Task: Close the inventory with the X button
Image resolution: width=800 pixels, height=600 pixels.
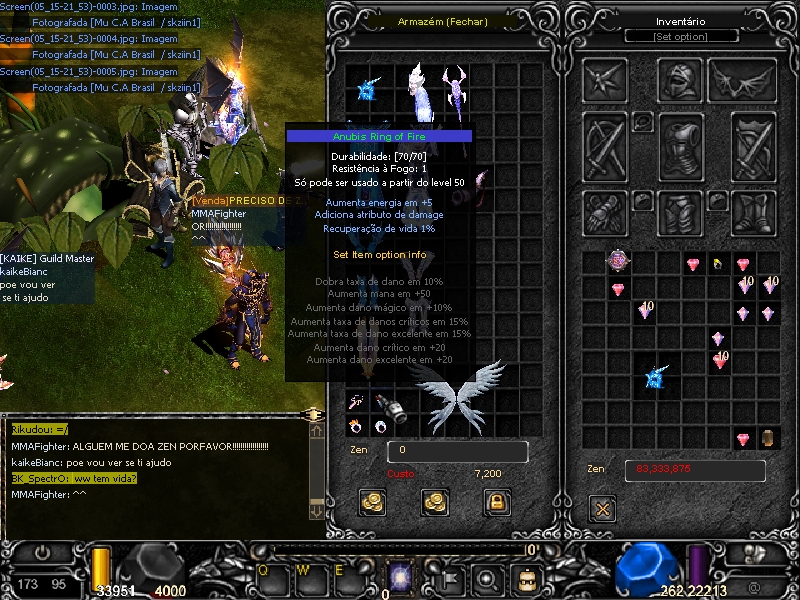Action: coord(602,508)
